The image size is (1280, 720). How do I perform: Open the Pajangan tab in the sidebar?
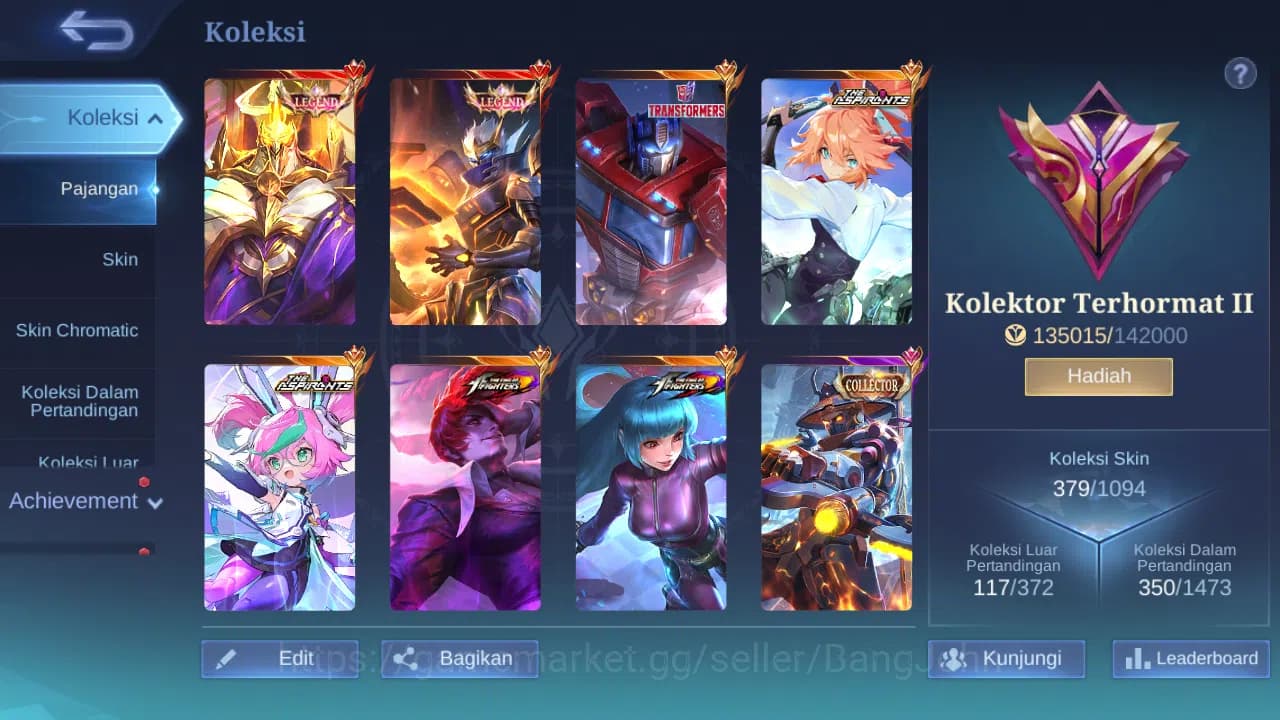(100, 188)
